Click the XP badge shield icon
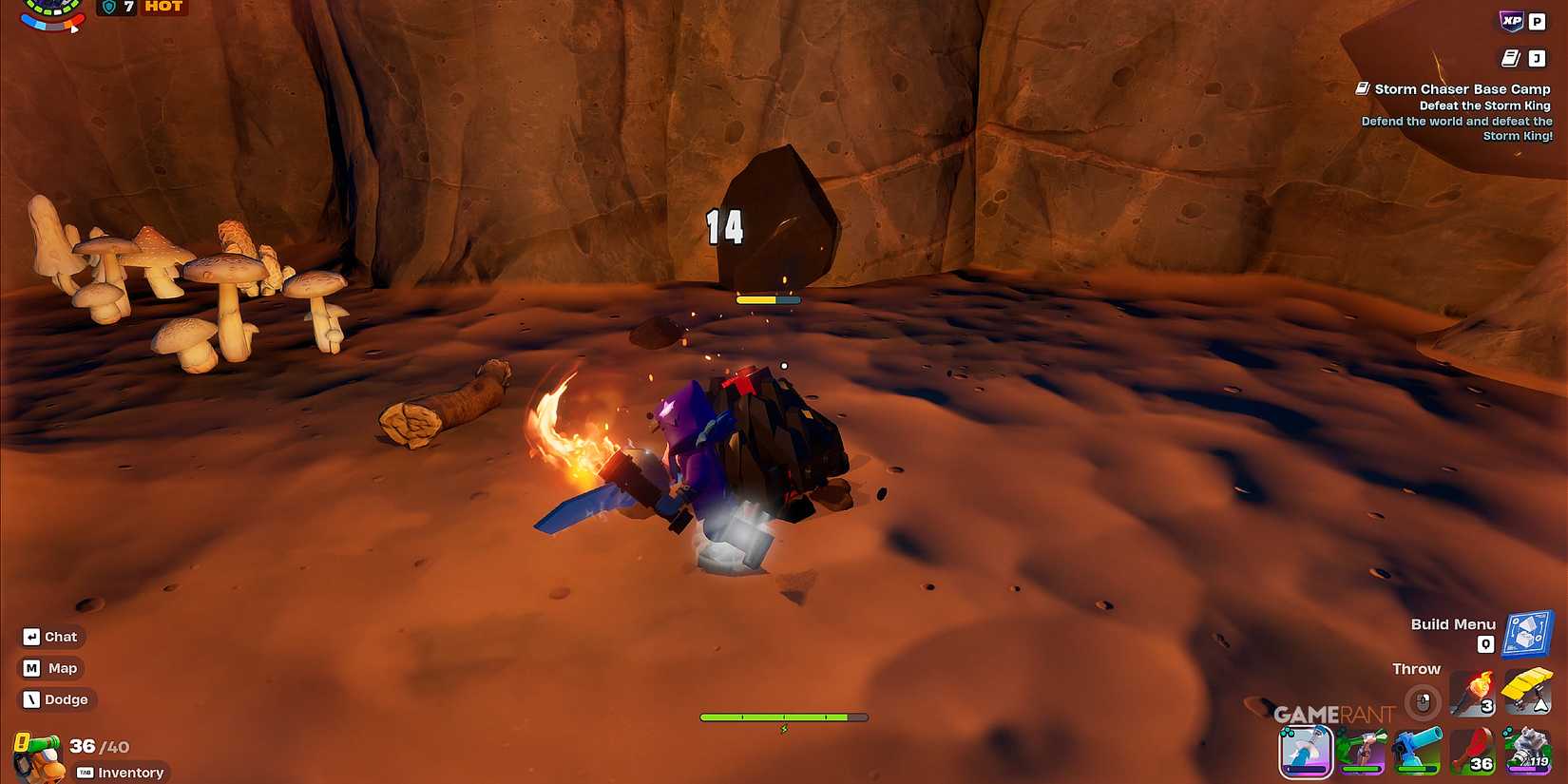The image size is (1568, 784). [x=1510, y=21]
